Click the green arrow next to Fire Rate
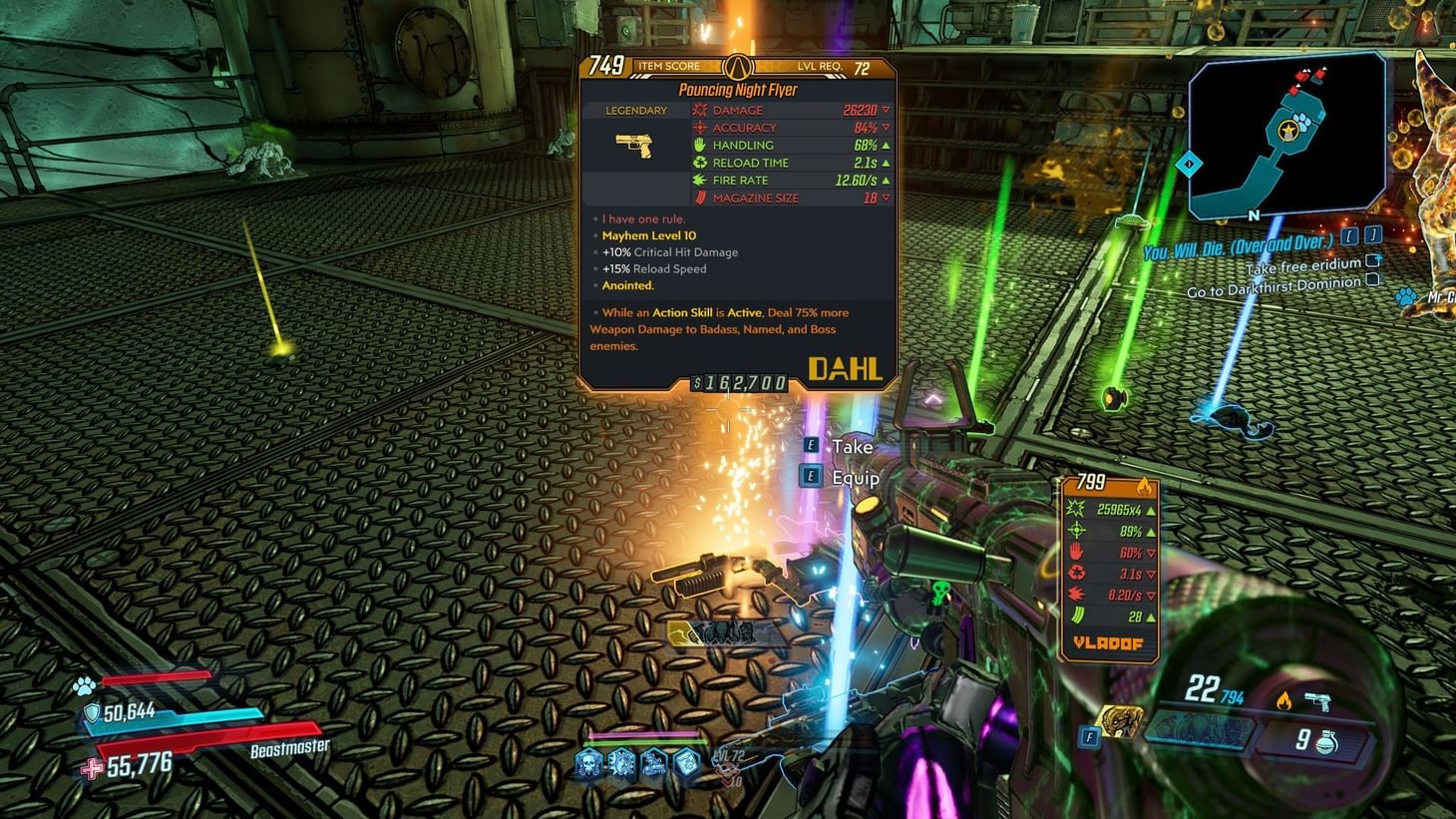 tap(884, 180)
